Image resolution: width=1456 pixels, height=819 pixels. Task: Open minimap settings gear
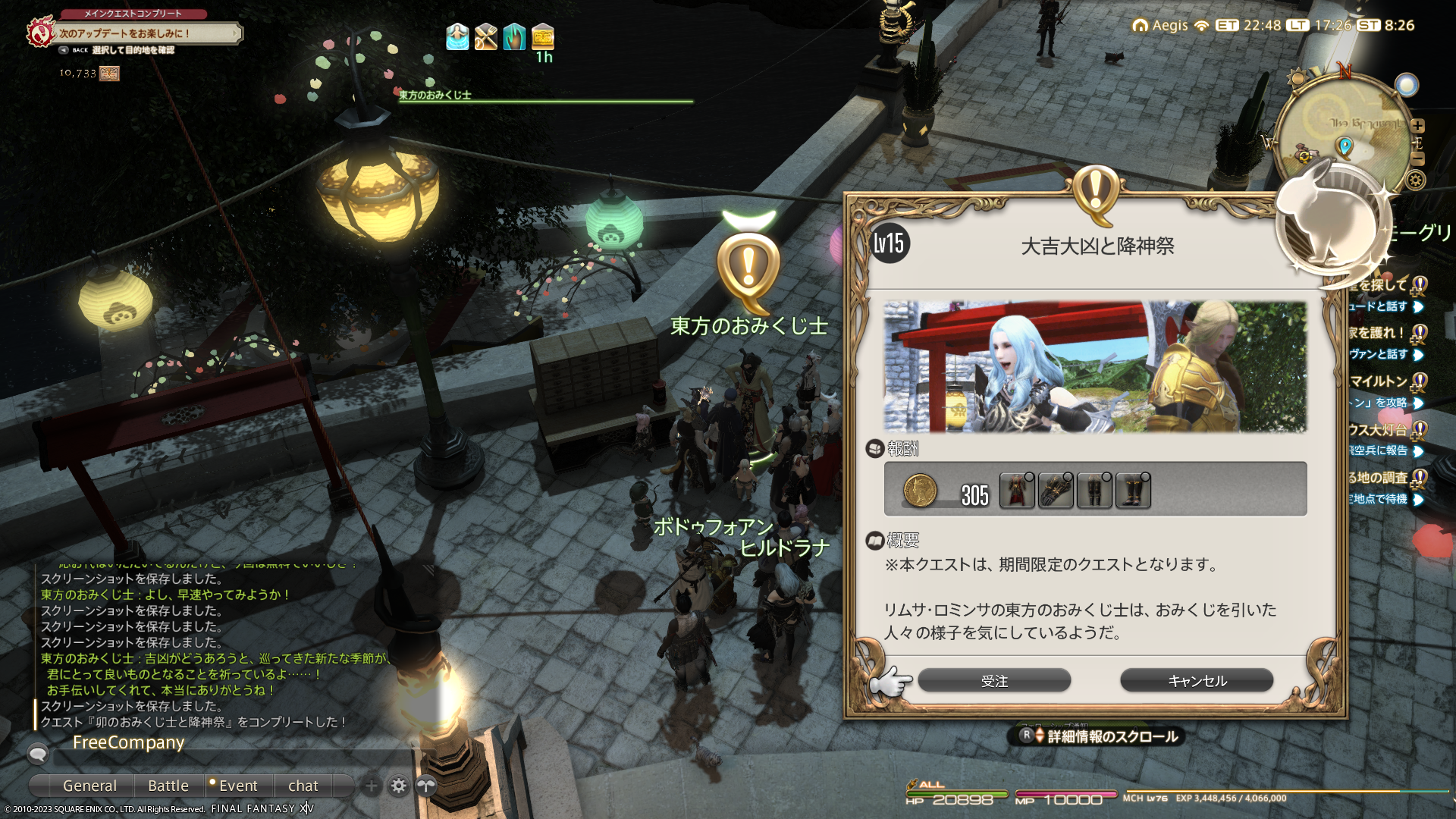1415,180
